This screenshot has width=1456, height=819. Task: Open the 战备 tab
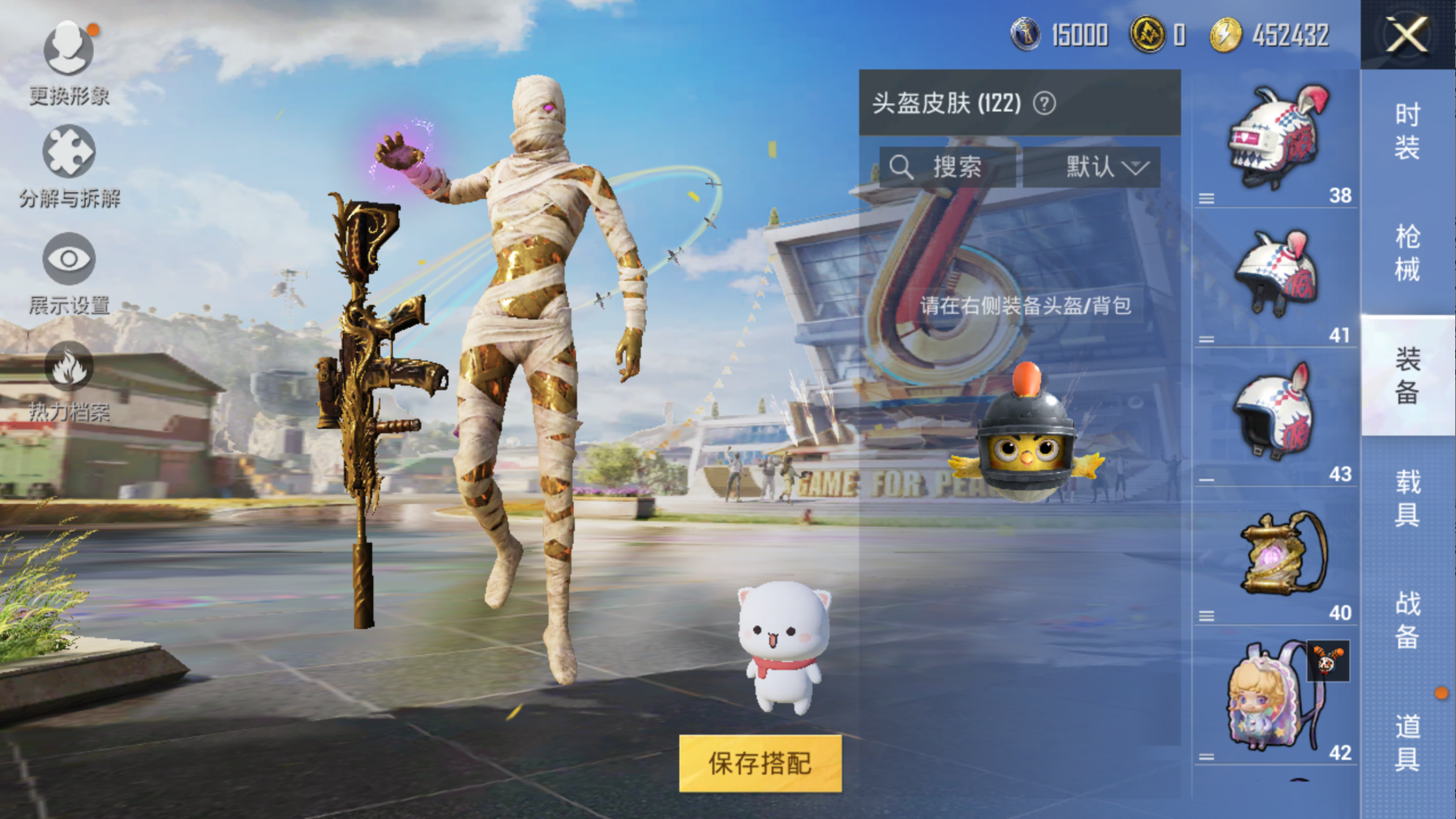tap(1407, 620)
